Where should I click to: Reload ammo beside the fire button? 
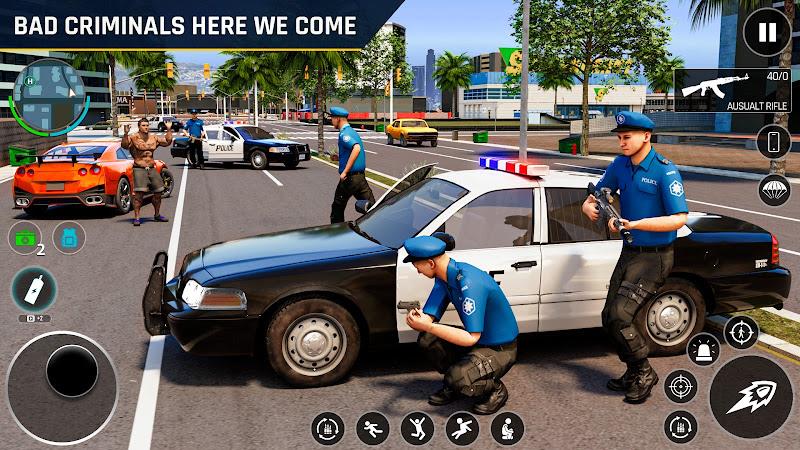[681, 427]
